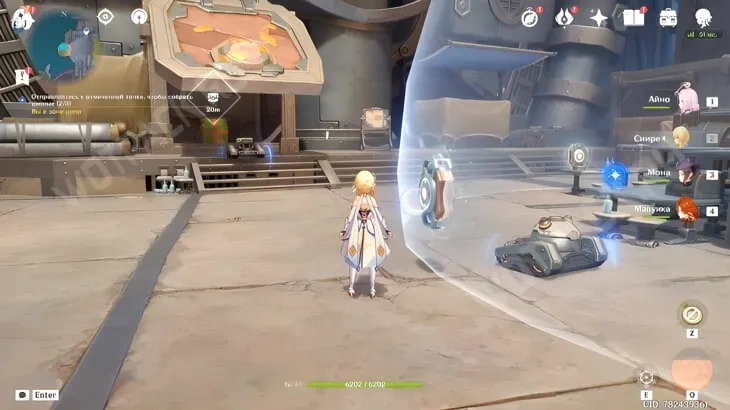Viewport: 730px width, 410px height.
Task: Switch to party member Мавуика
Action: click(685, 210)
